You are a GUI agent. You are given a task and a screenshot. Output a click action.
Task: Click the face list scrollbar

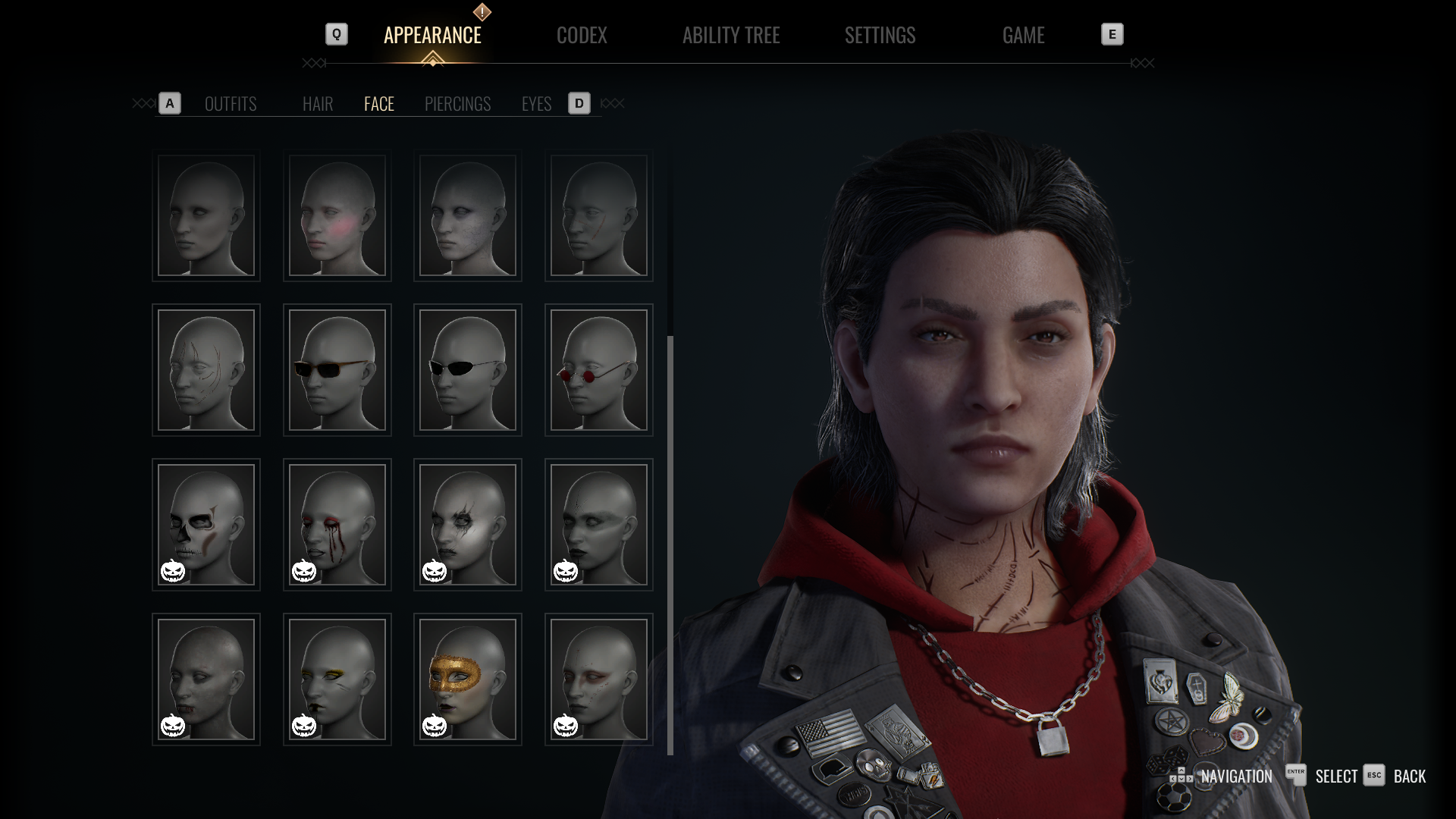pos(670,544)
